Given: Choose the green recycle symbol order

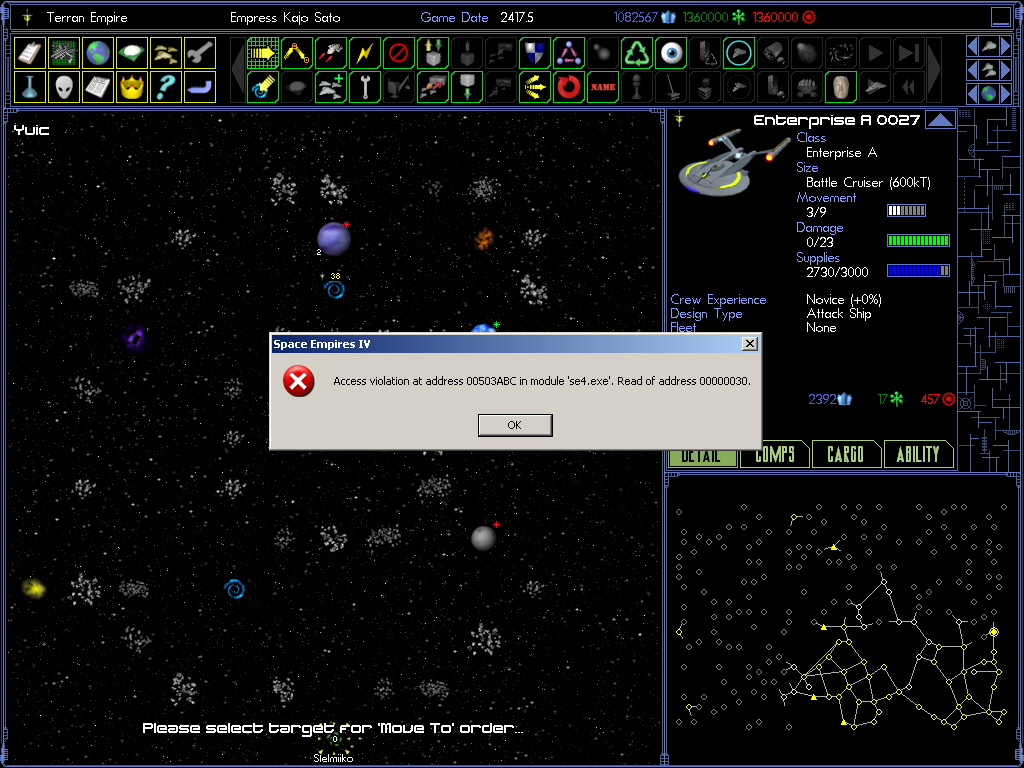Looking at the screenshot, I should pyautogui.click(x=637, y=52).
